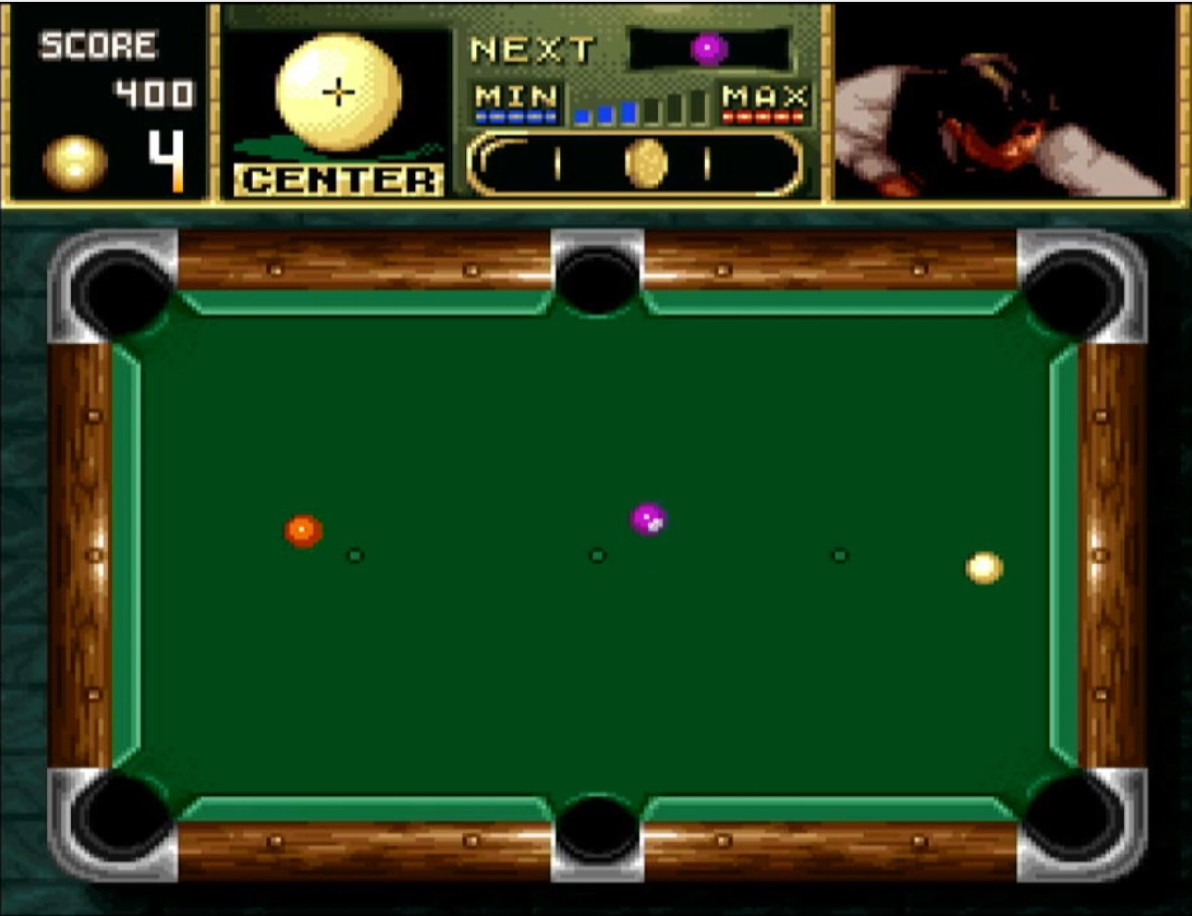Click the NEXT purple ball indicator
Viewport: 1192px width, 916px height.
coord(709,49)
